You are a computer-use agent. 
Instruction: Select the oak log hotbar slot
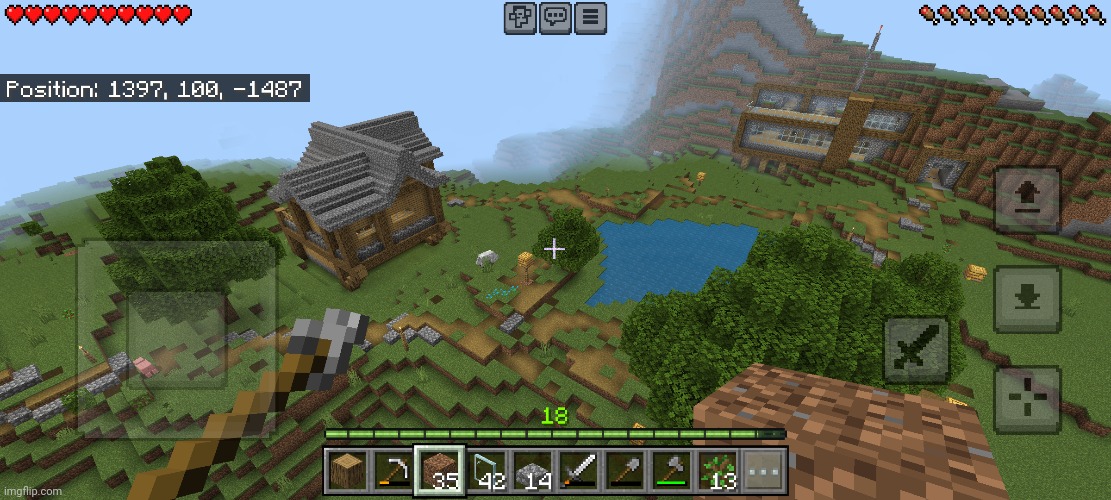click(x=346, y=471)
